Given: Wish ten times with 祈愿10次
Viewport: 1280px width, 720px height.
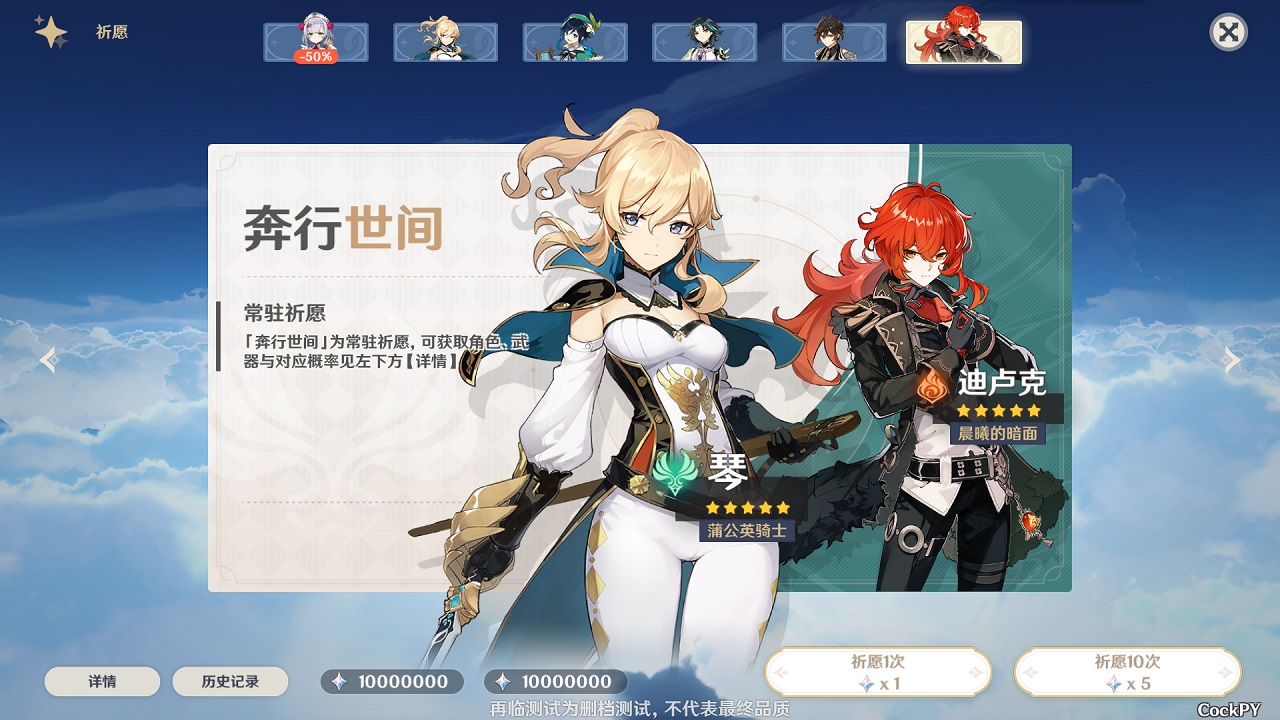Looking at the screenshot, I should click(1127, 672).
